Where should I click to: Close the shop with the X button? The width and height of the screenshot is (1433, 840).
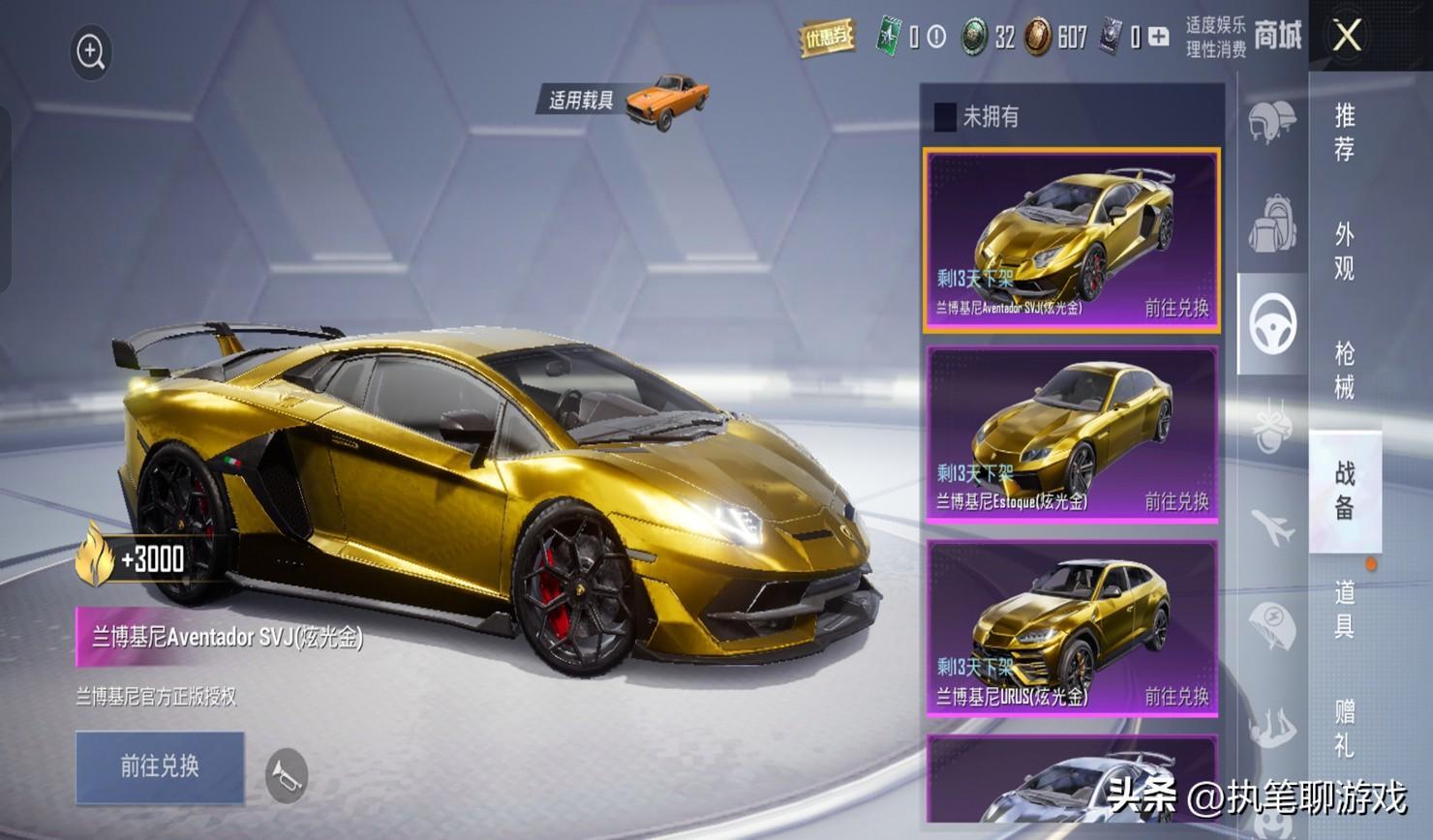point(1347,37)
